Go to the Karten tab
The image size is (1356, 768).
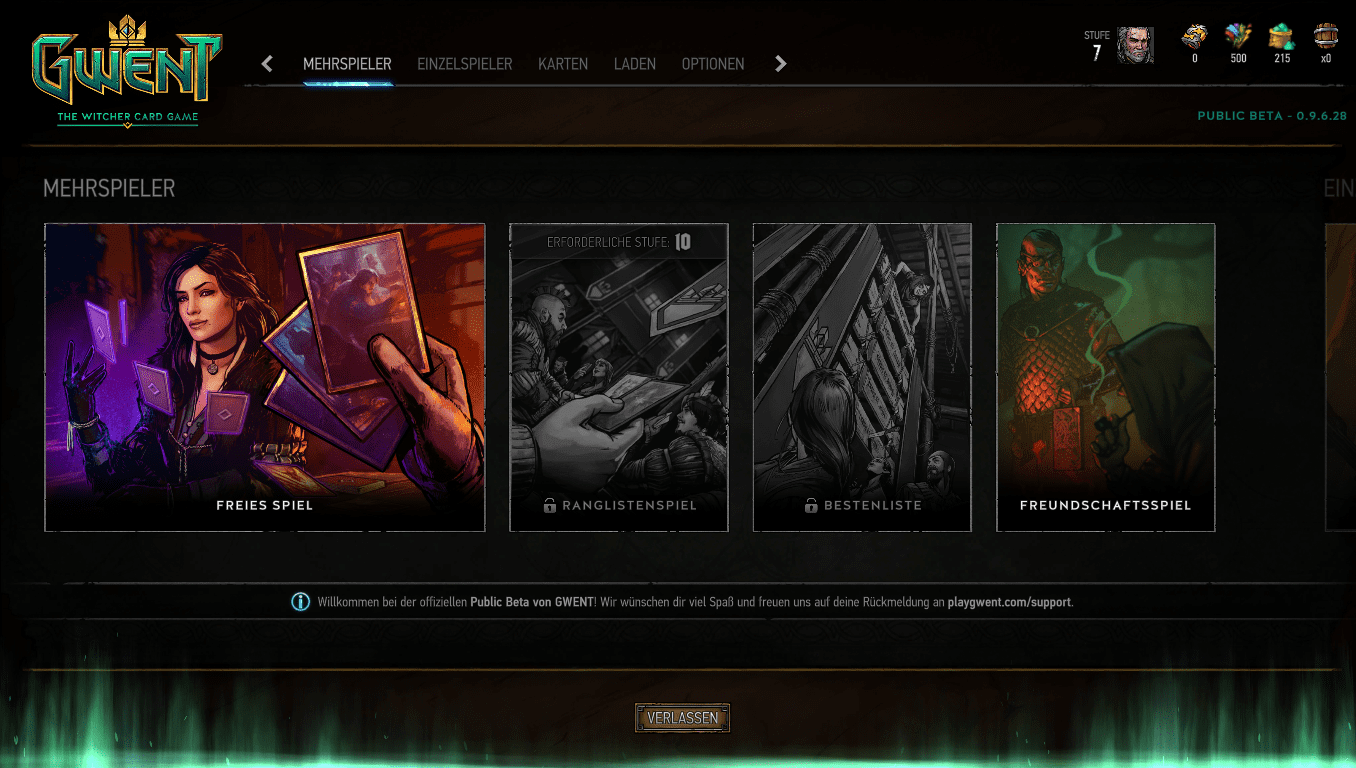coord(563,64)
